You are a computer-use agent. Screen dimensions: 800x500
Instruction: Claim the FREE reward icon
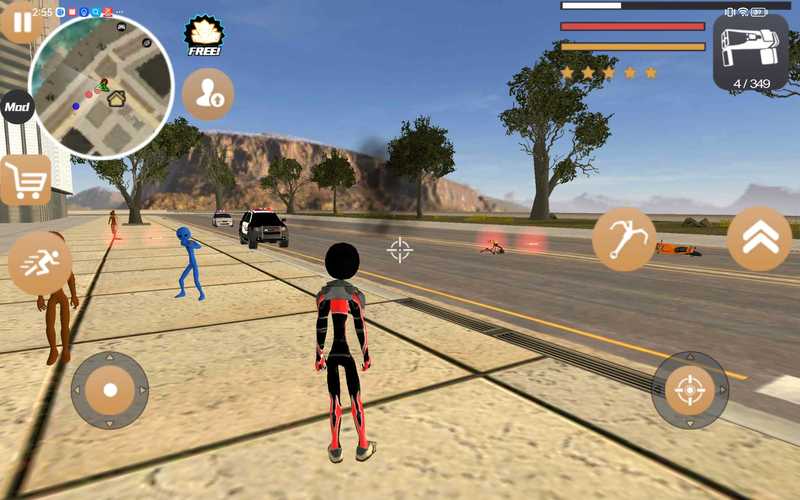point(203,35)
